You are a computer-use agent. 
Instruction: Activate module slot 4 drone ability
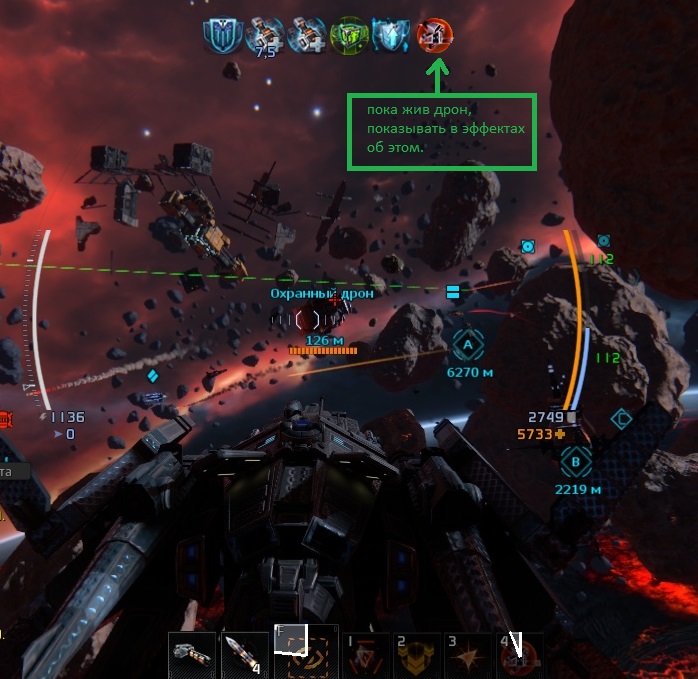click(x=521, y=655)
